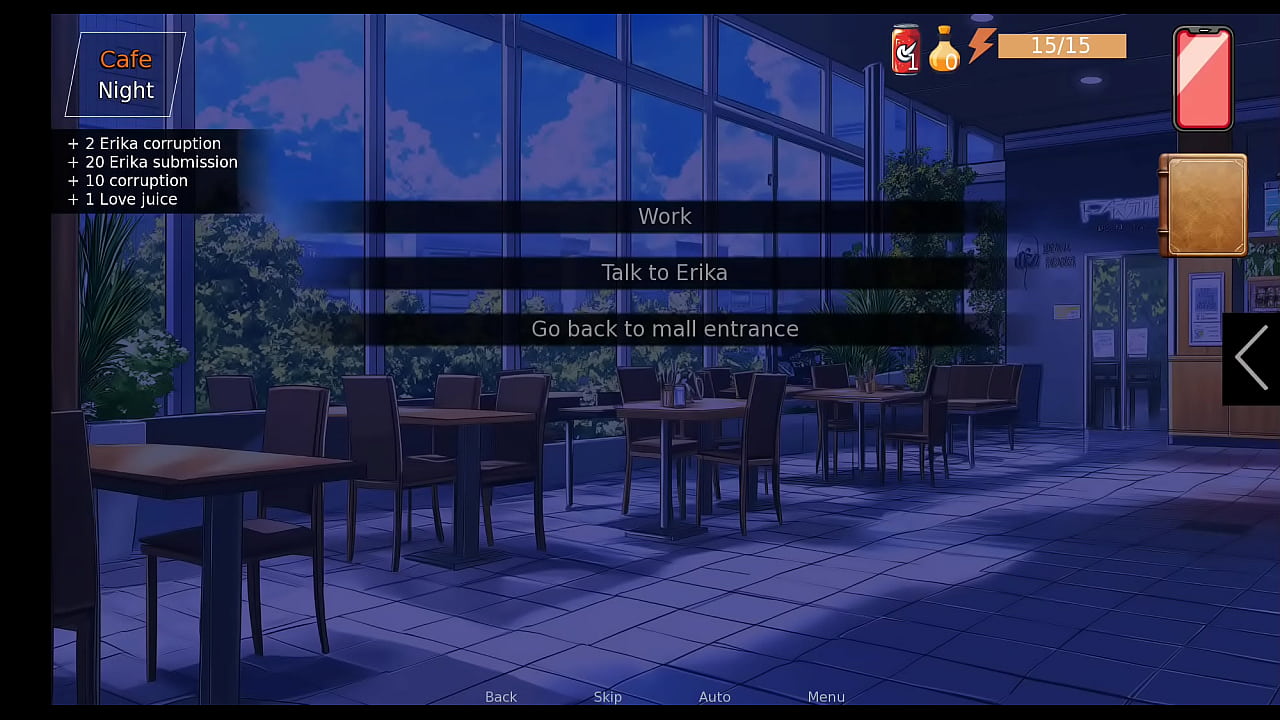The width and height of the screenshot is (1280, 720).
Task: Activate Skip in the bottom bar
Action: 607,697
